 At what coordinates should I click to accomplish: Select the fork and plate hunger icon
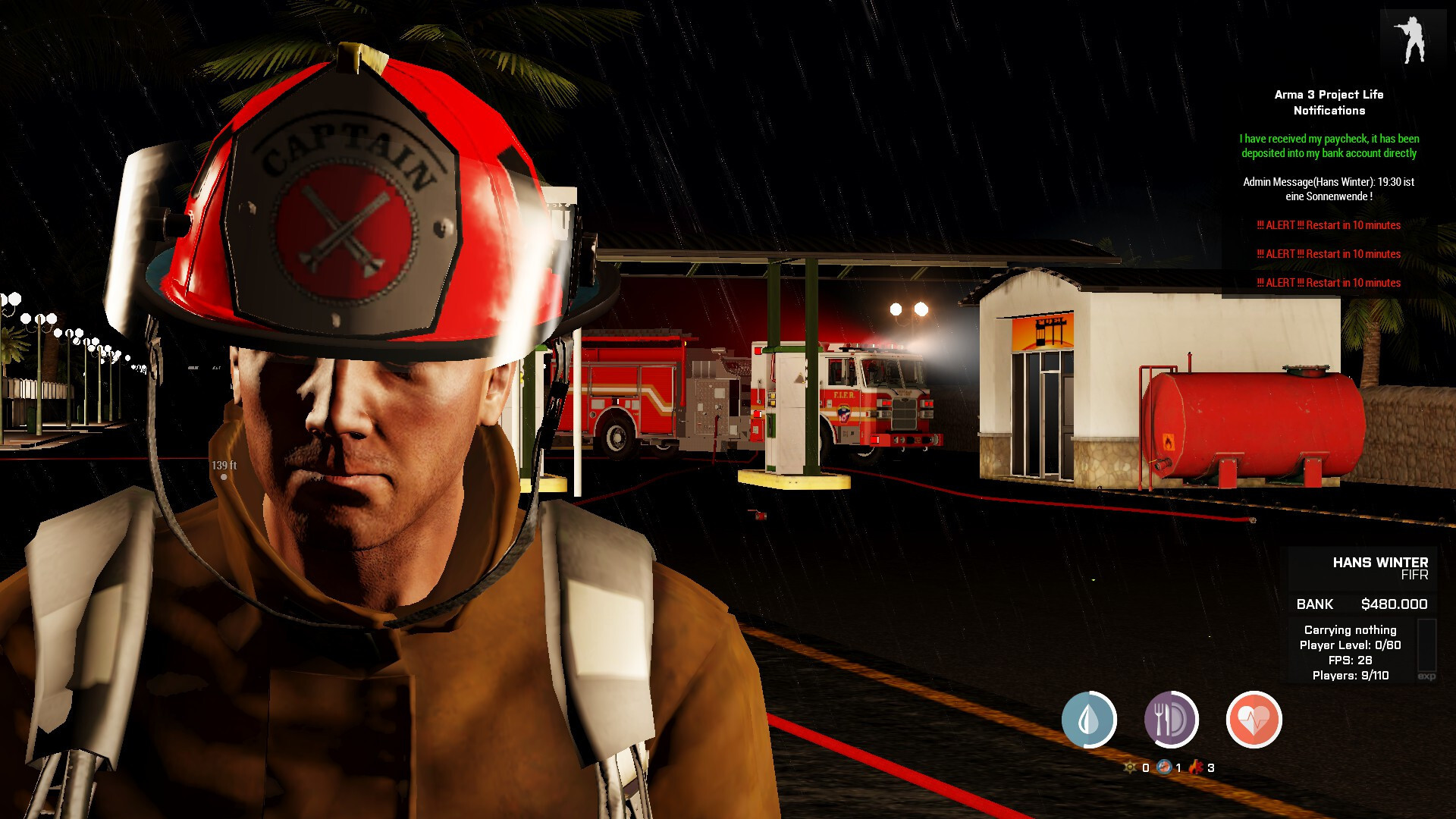(1171, 720)
